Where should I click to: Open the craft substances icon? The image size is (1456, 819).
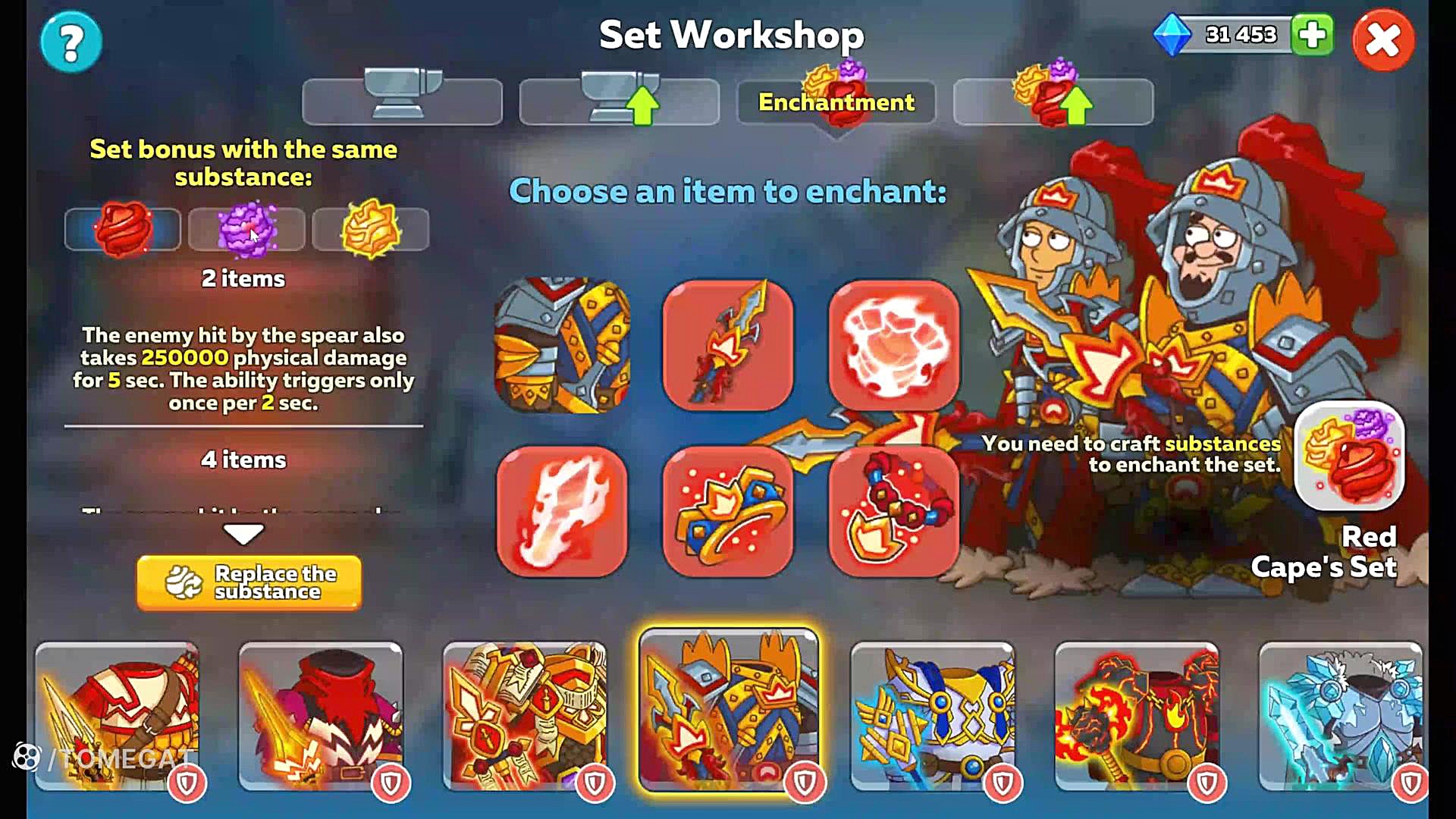[x=1349, y=456]
